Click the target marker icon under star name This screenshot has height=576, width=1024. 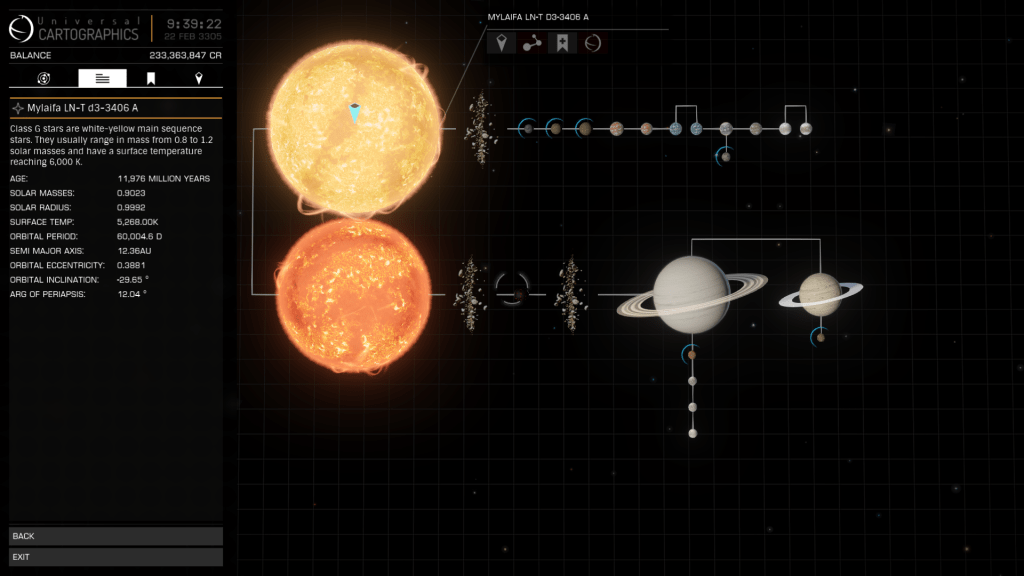pos(500,44)
